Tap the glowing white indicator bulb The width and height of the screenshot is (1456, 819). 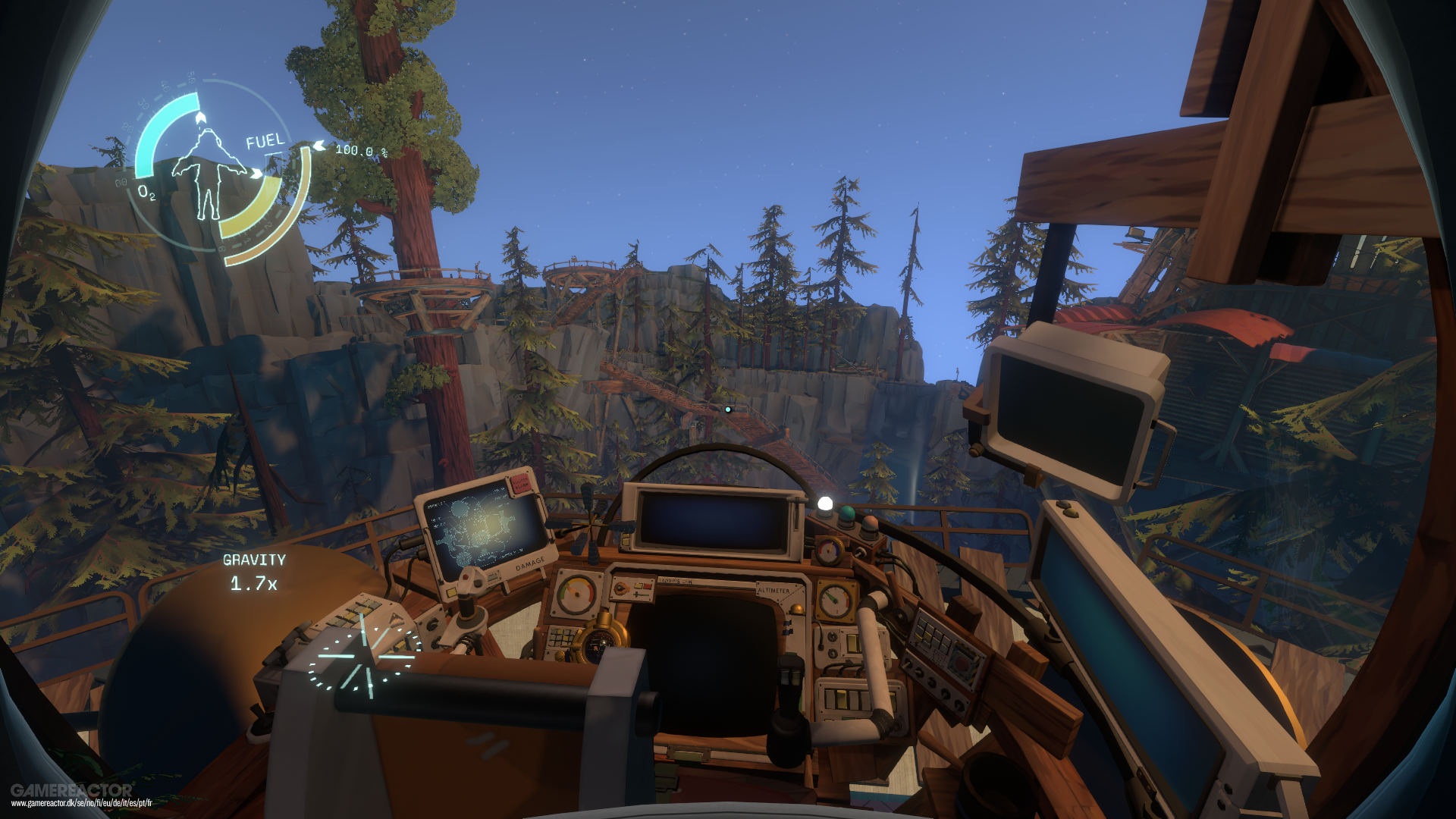click(824, 502)
